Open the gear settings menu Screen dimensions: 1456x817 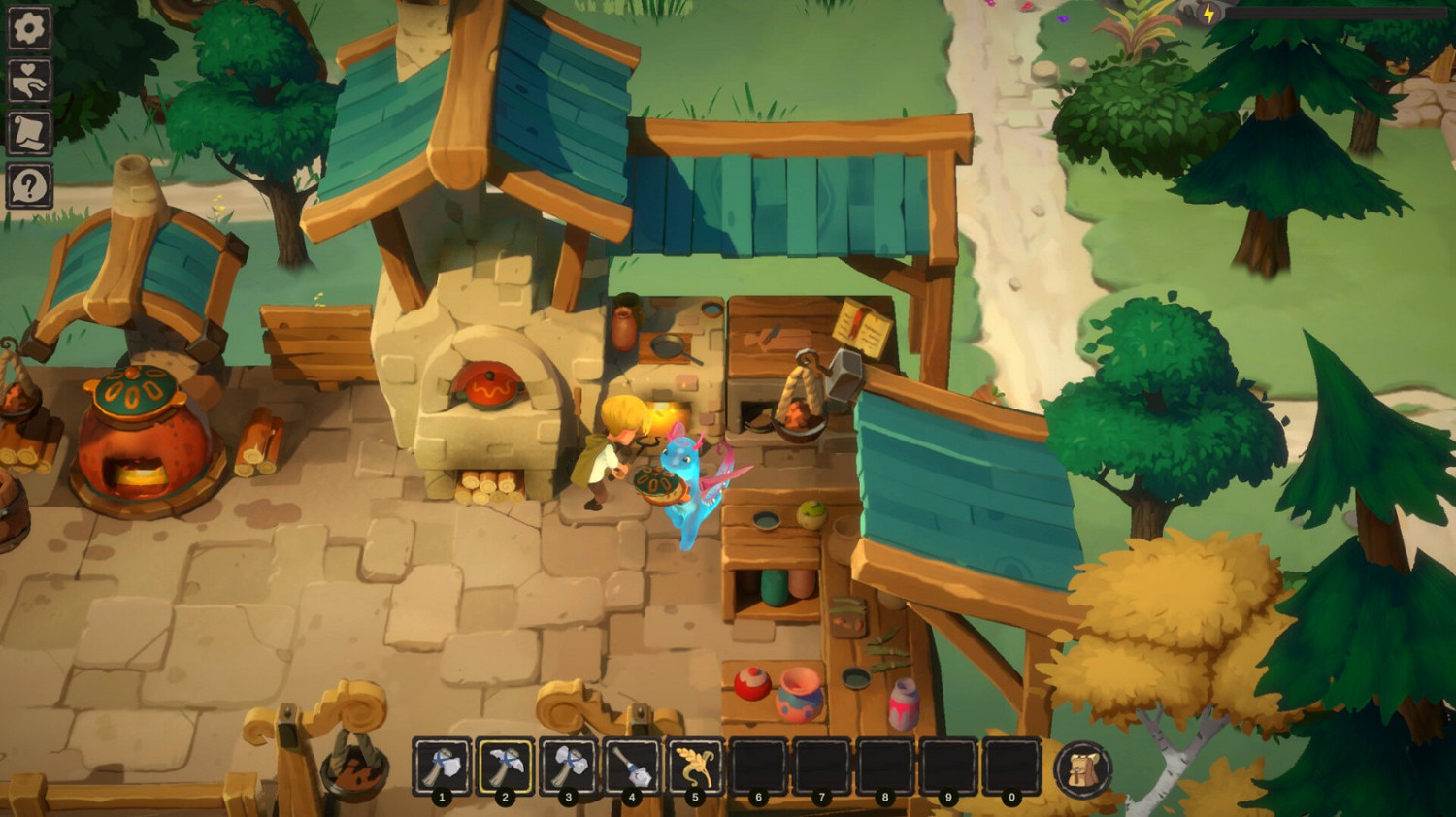tap(29, 28)
